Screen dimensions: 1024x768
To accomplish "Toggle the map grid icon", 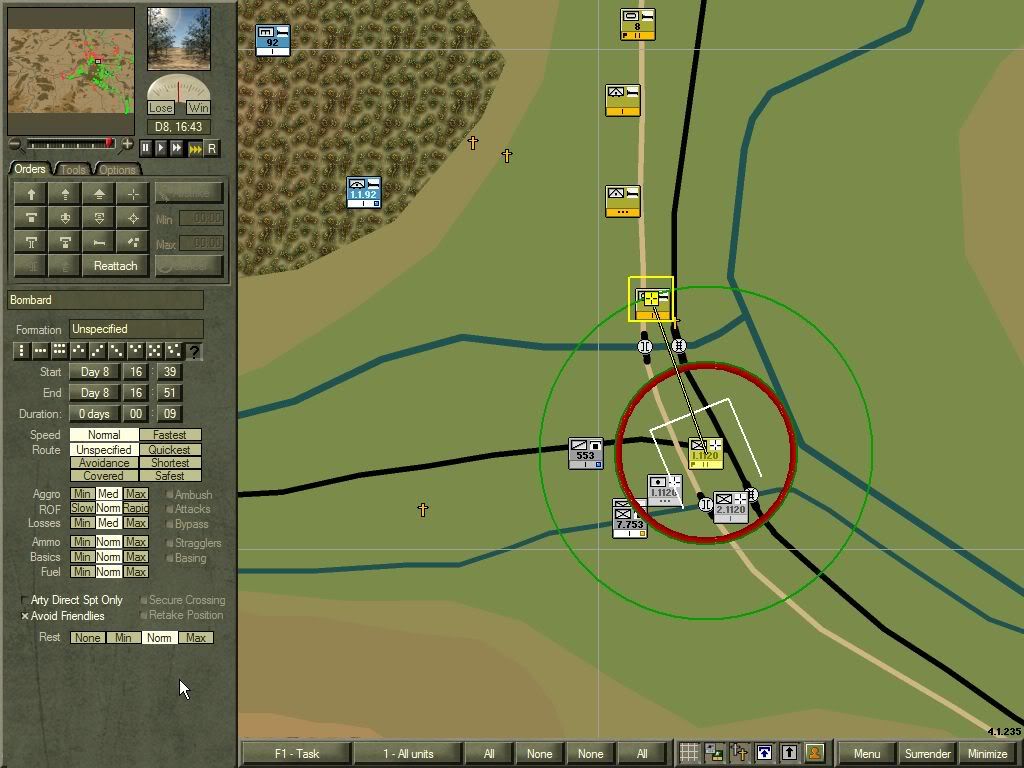I will coord(689,753).
